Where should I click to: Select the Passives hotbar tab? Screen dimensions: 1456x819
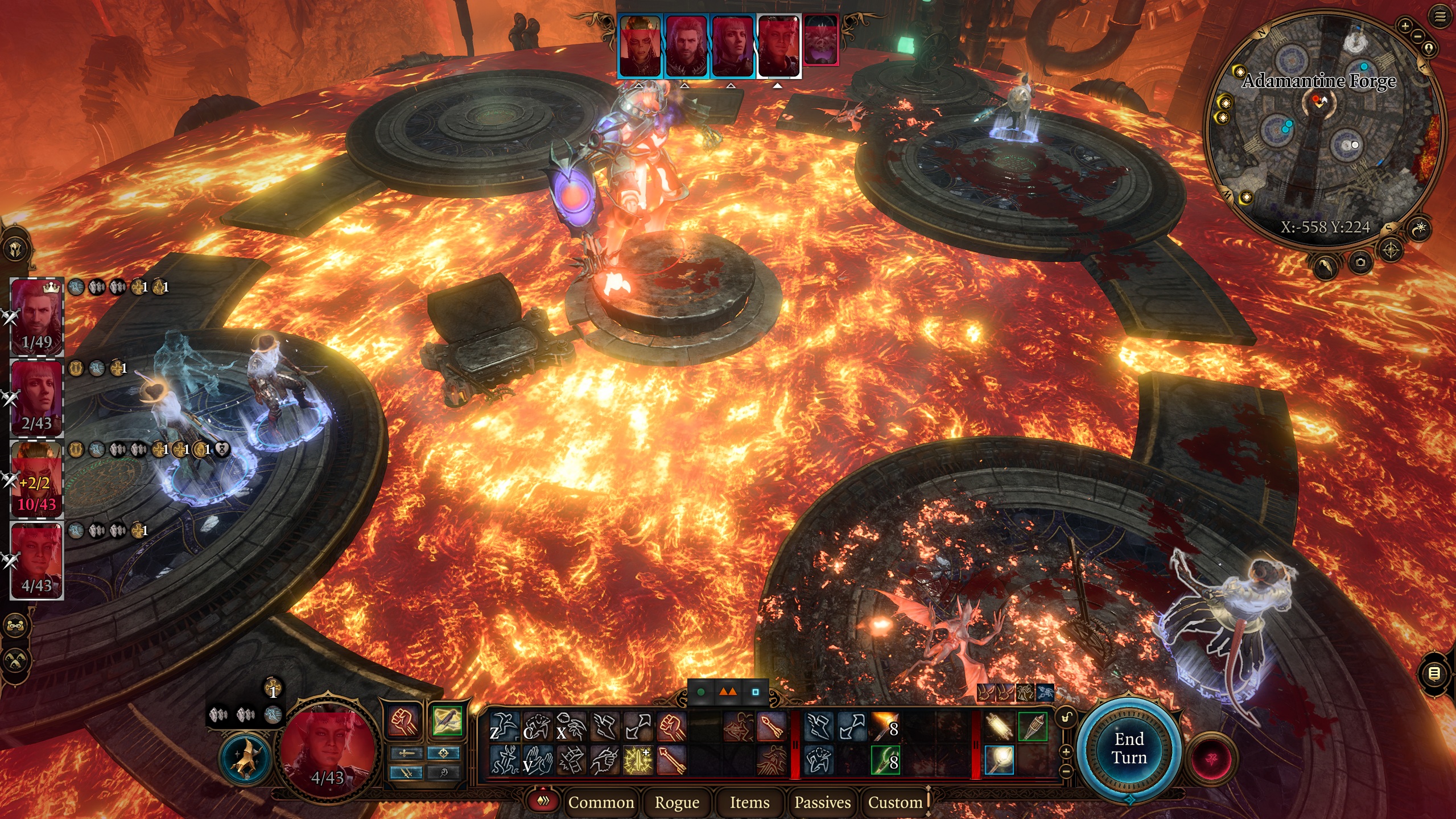click(x=822, y=802)
